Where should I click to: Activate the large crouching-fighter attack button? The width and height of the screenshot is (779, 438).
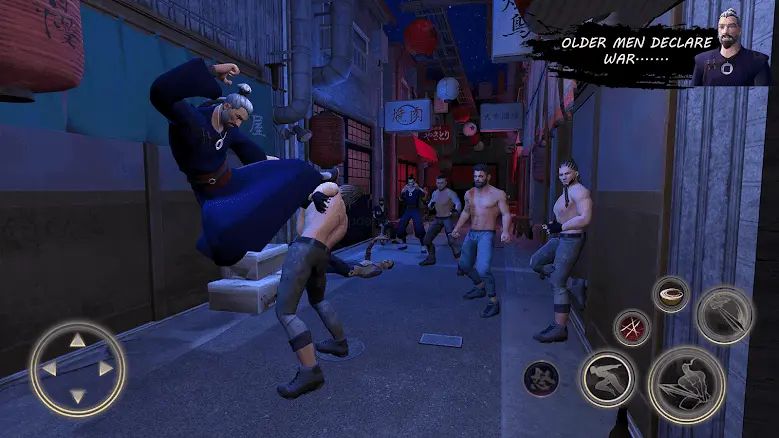[686, 384]
